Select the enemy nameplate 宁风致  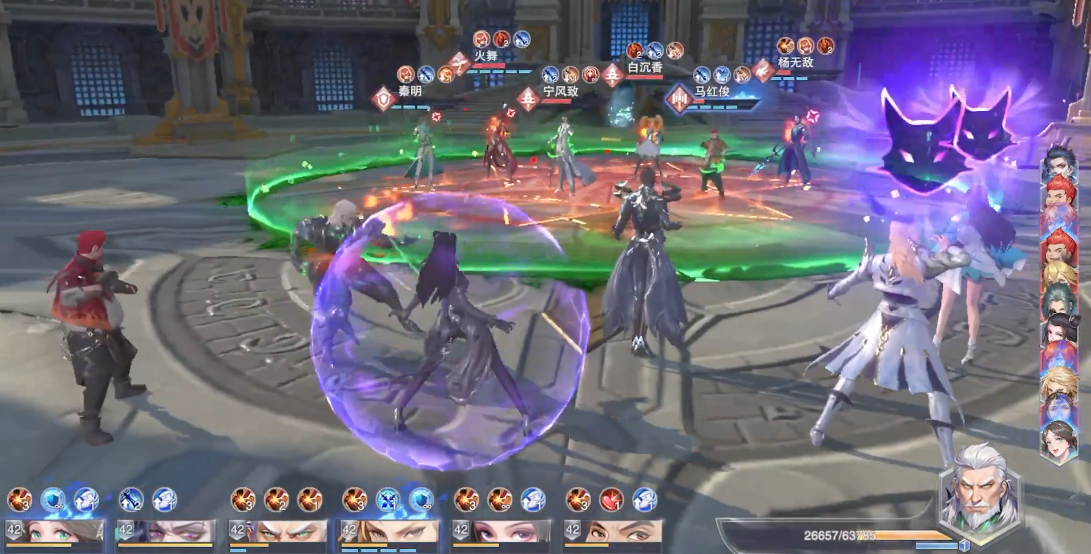pos(560,91)
